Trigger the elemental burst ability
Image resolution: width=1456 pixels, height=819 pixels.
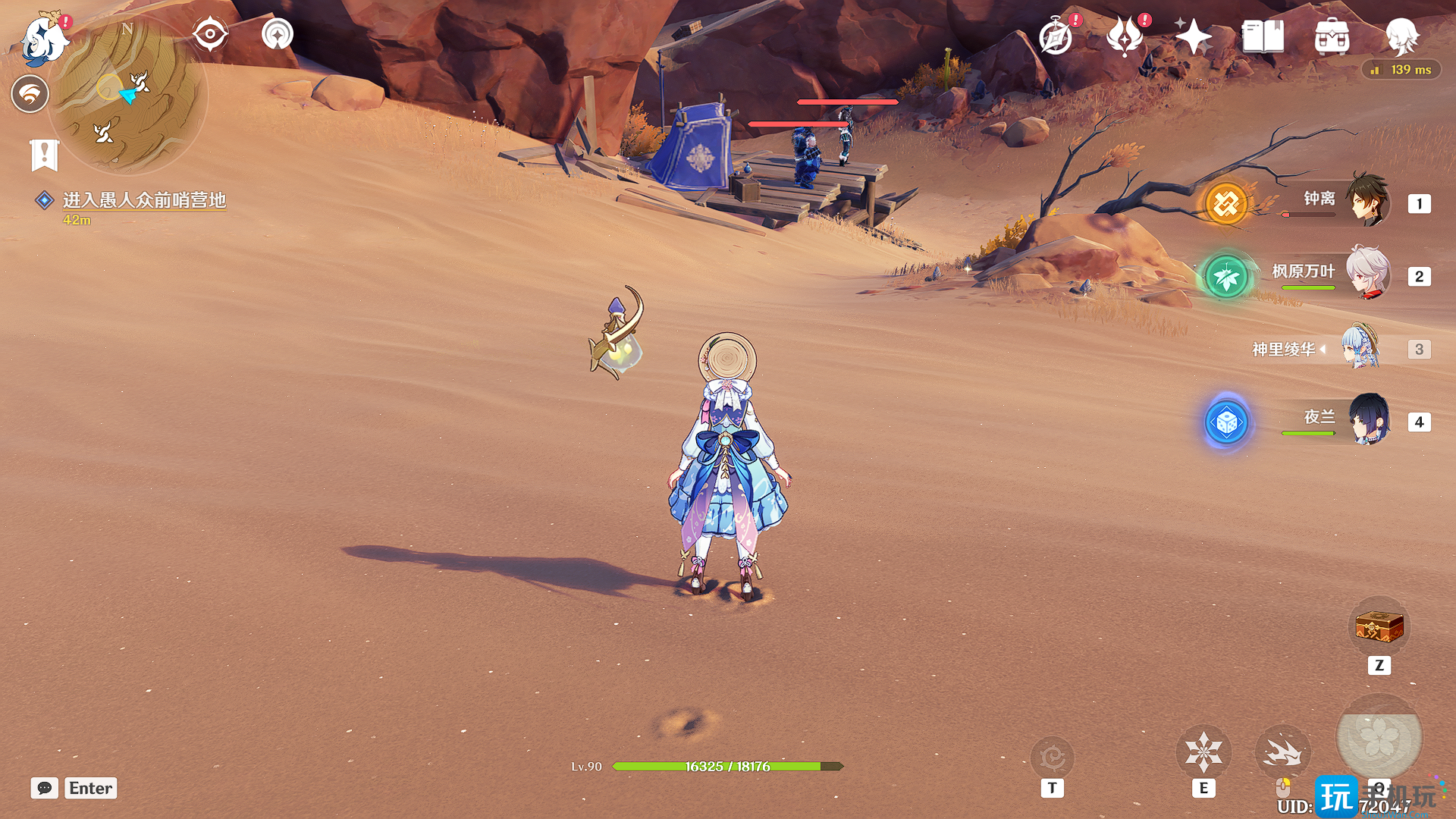[1378, 738]
